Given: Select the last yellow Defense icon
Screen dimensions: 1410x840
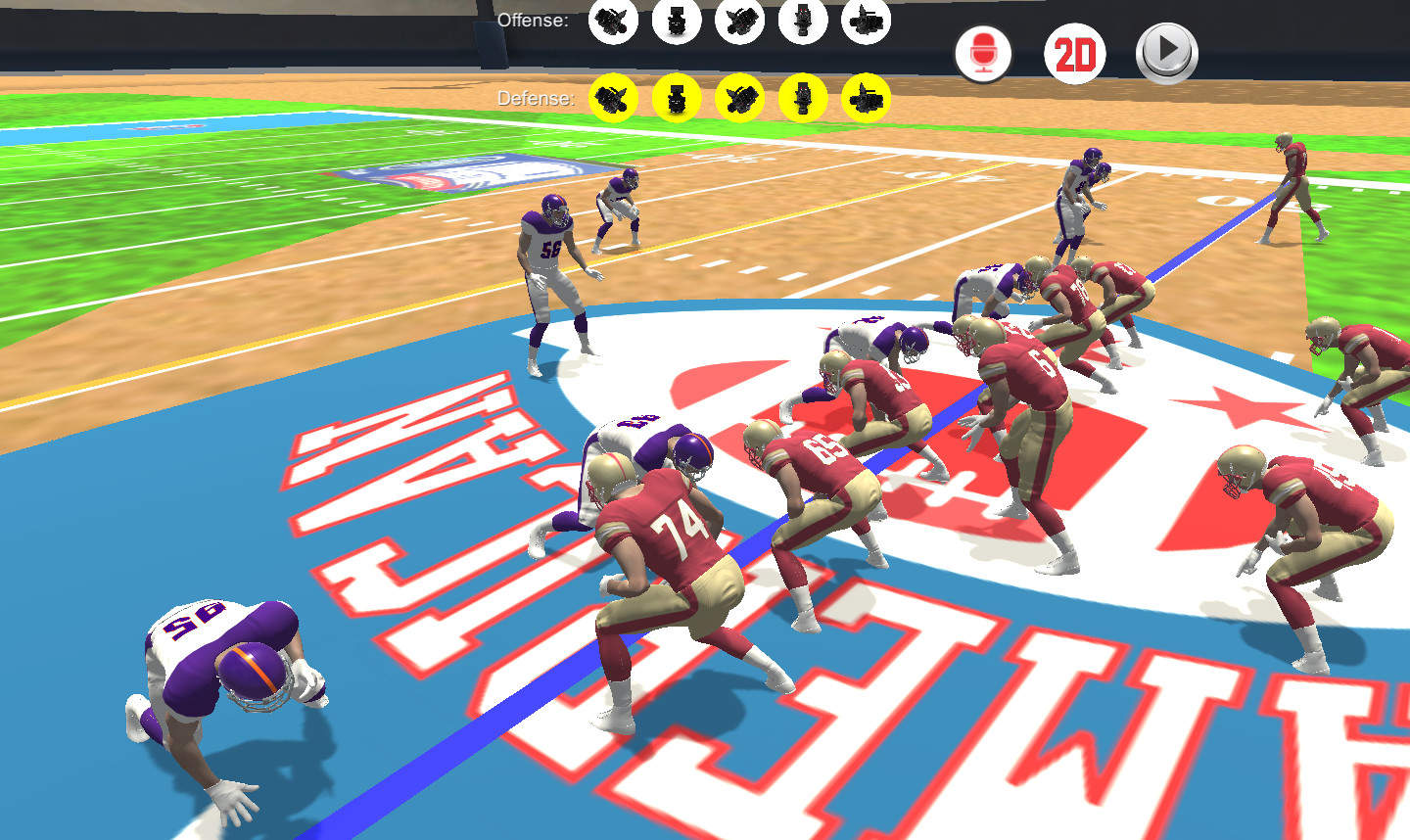Looking at the screenshot, I should coord(867,98).
